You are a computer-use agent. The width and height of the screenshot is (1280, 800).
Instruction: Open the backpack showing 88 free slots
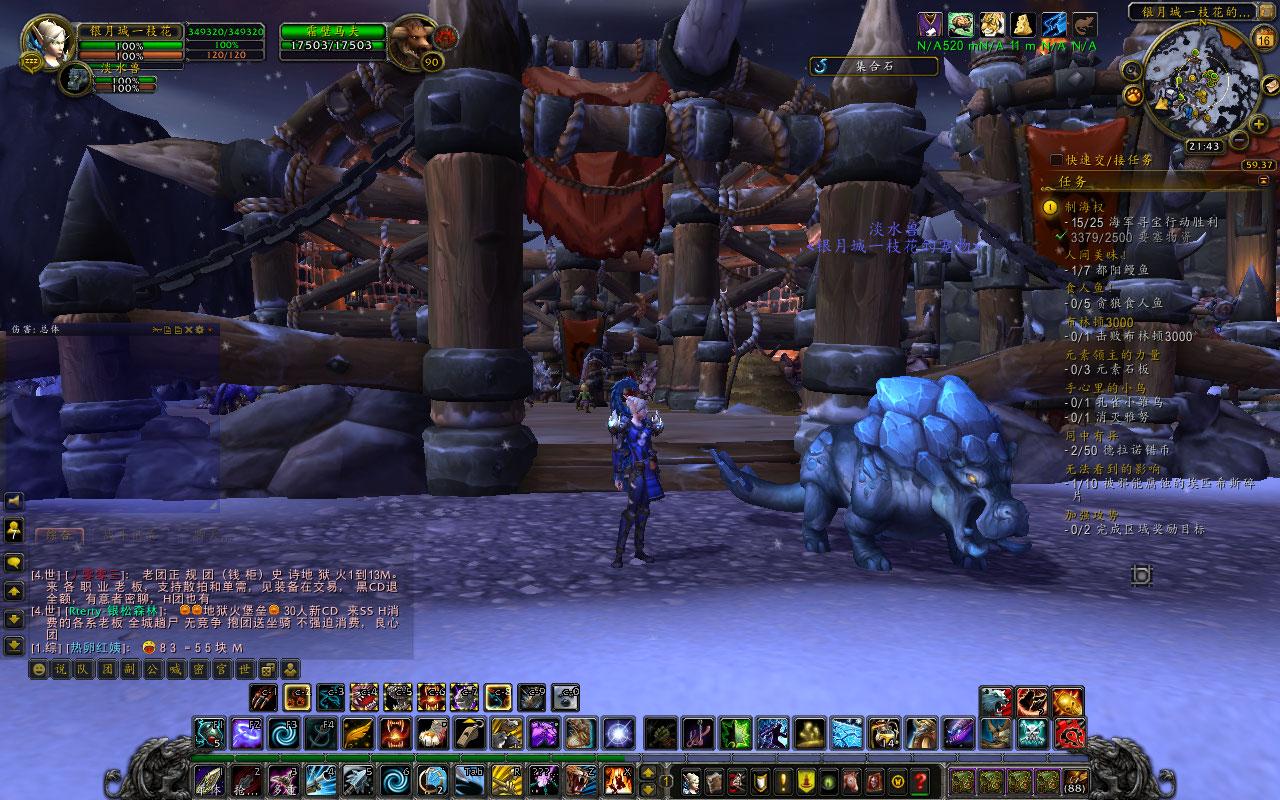[x=1076, y=779]
